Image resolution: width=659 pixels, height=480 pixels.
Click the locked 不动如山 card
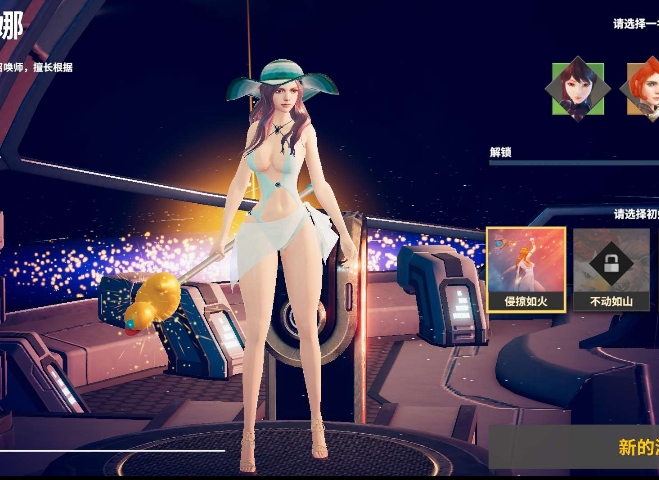(x=611, y=269)
